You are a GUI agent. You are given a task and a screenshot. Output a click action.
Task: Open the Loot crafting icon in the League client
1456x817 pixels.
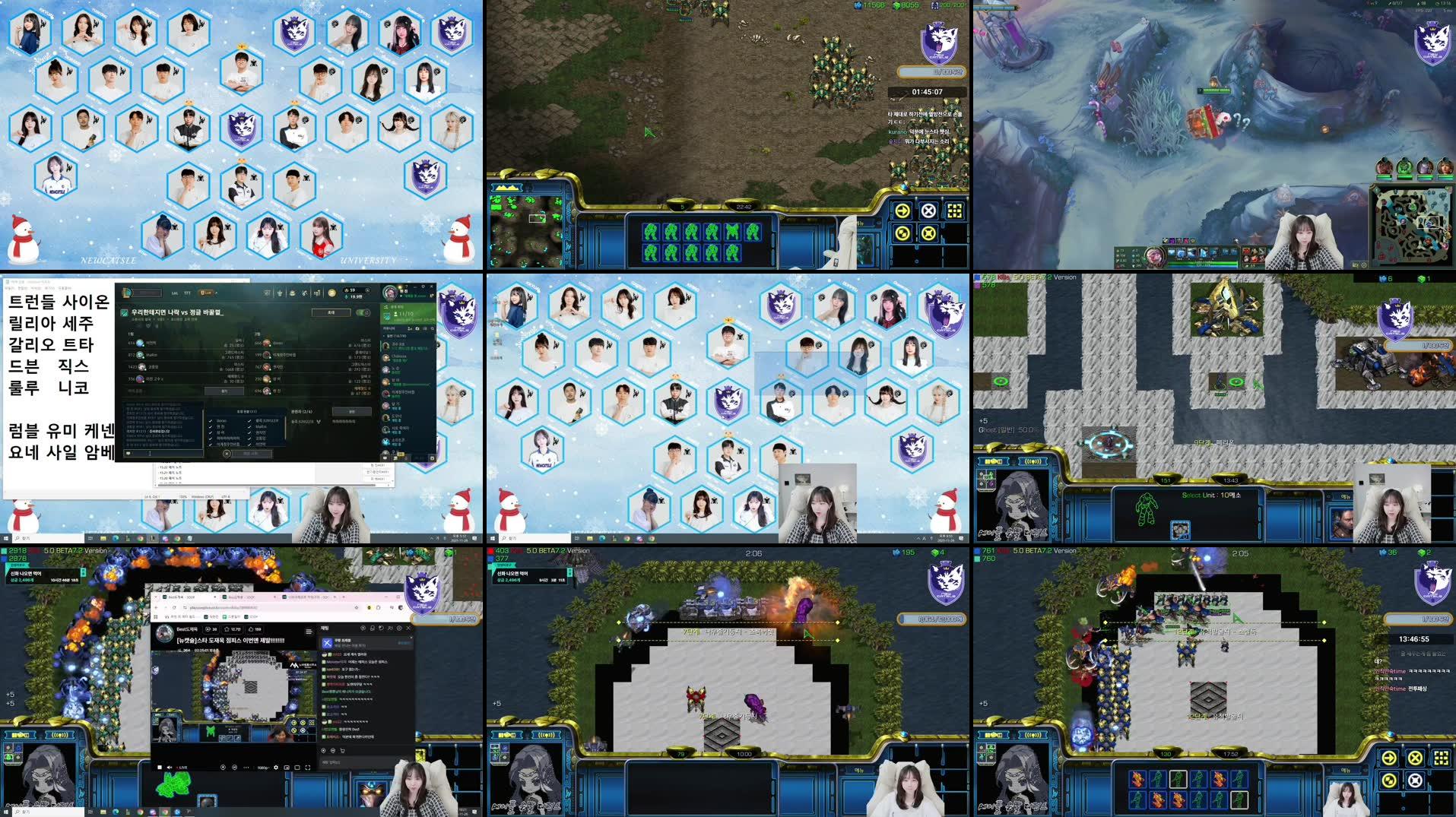coord(292,293)
